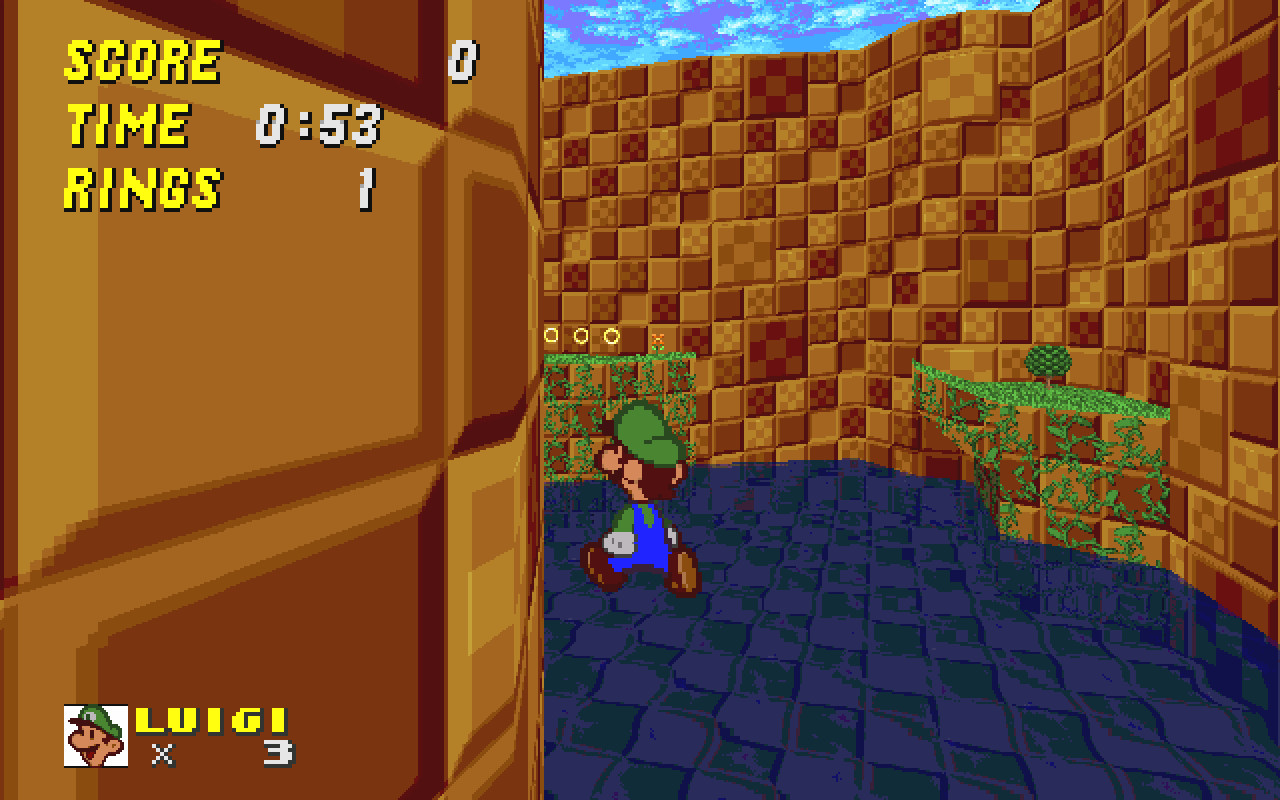This screenshot has height=800, width=1280.
Task: Select the rightmost golden ring
Action: tap(611, 335)
